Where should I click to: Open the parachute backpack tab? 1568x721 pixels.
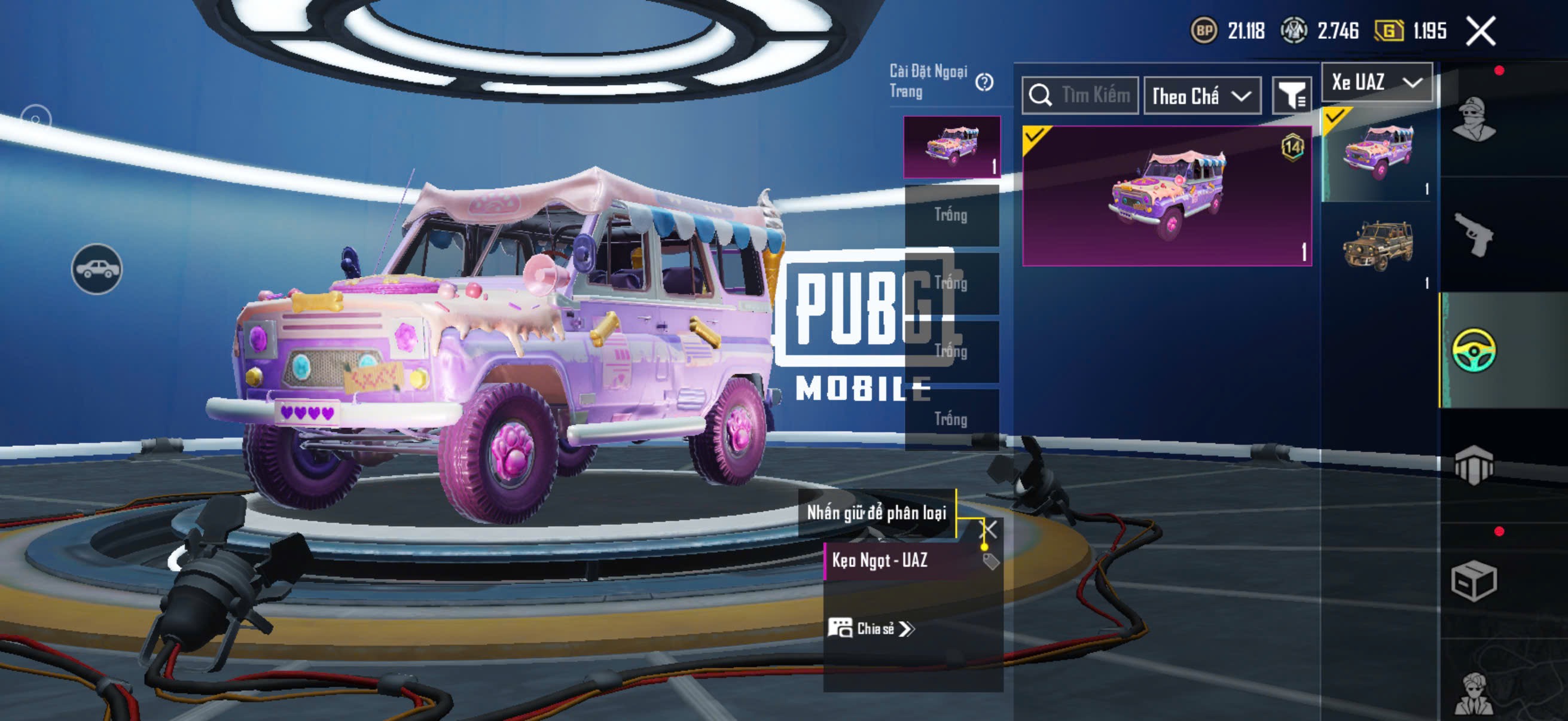pos(1474,465)
